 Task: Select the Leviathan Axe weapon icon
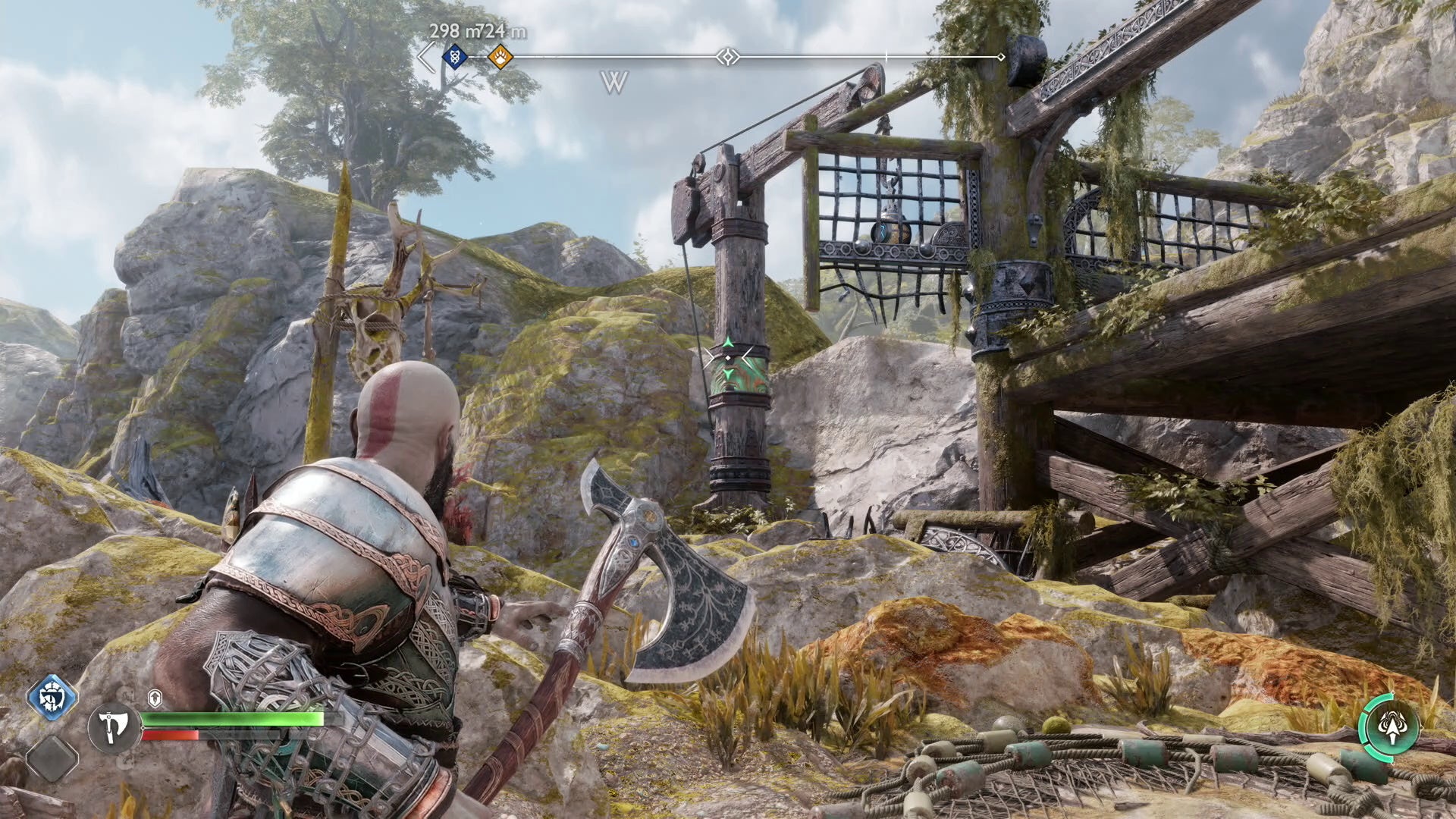tap(114, 727)
